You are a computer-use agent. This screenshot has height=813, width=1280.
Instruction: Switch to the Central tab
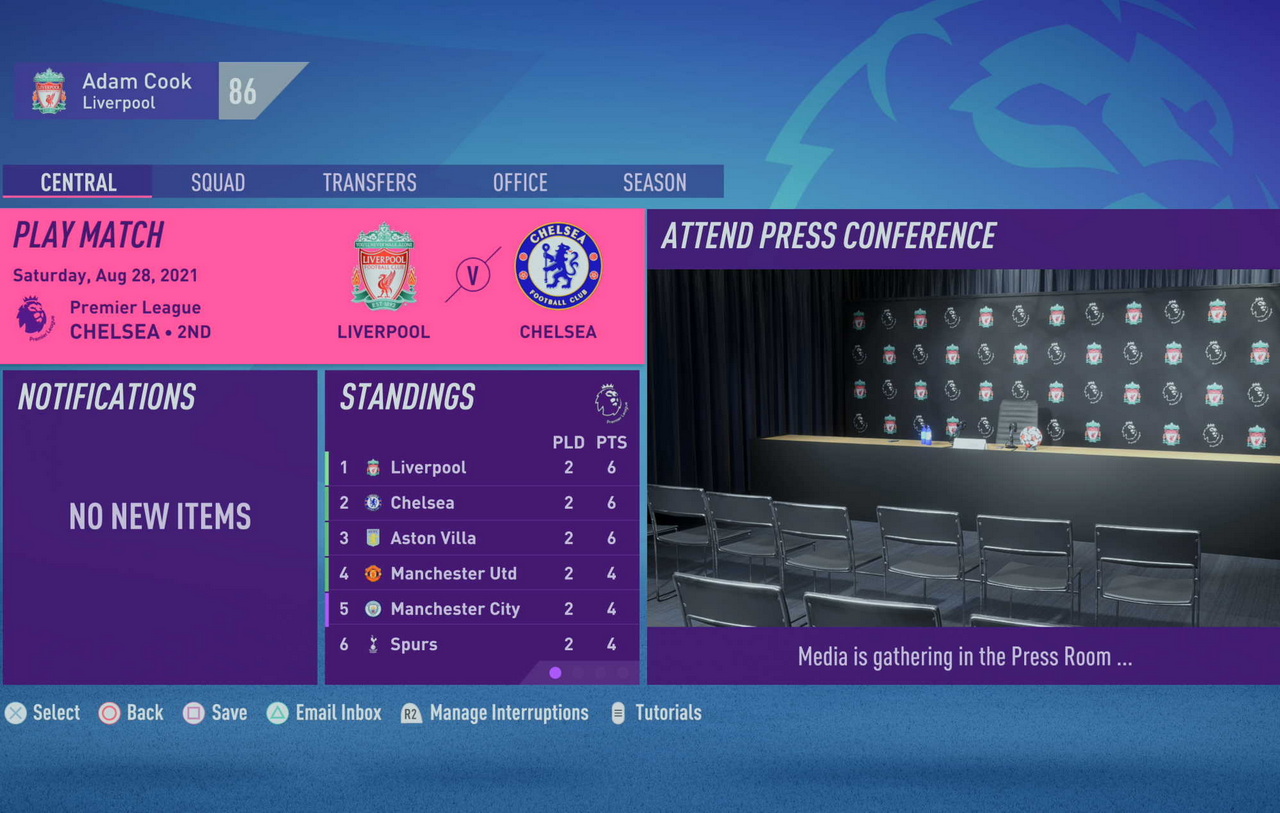pyautogui.click(x=78, y=182)
